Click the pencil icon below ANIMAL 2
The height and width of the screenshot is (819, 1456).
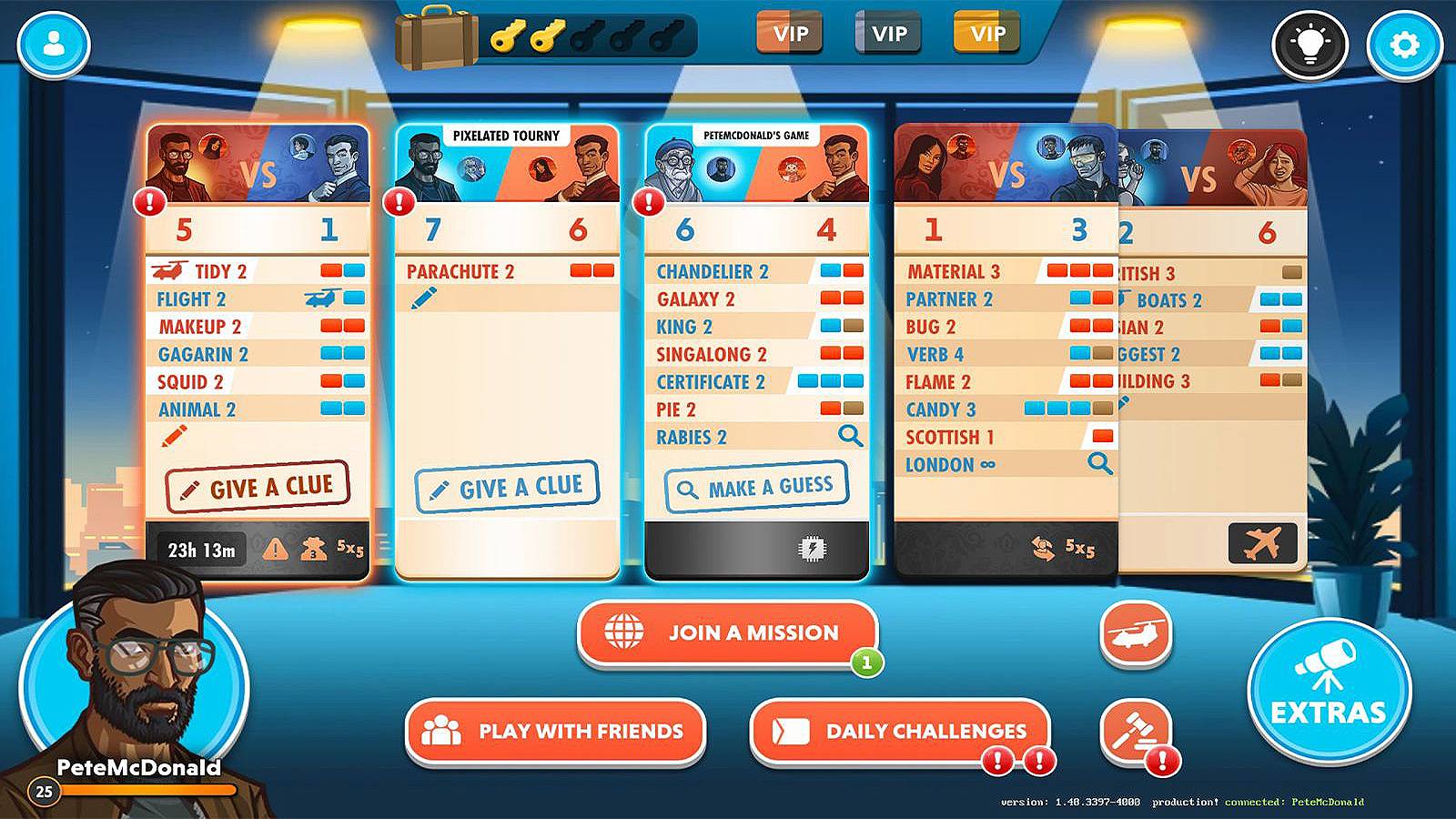click(176, 435)
